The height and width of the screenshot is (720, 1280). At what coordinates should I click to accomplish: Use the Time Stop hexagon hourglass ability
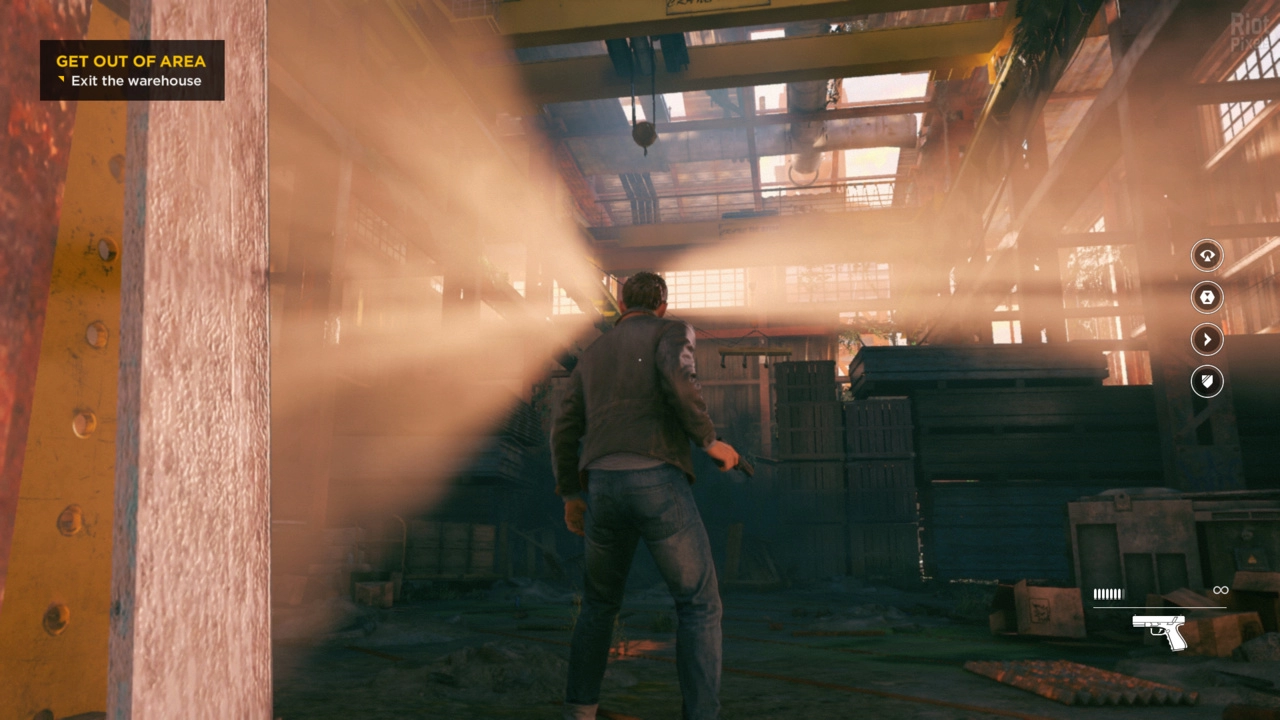pos(1207,297)
